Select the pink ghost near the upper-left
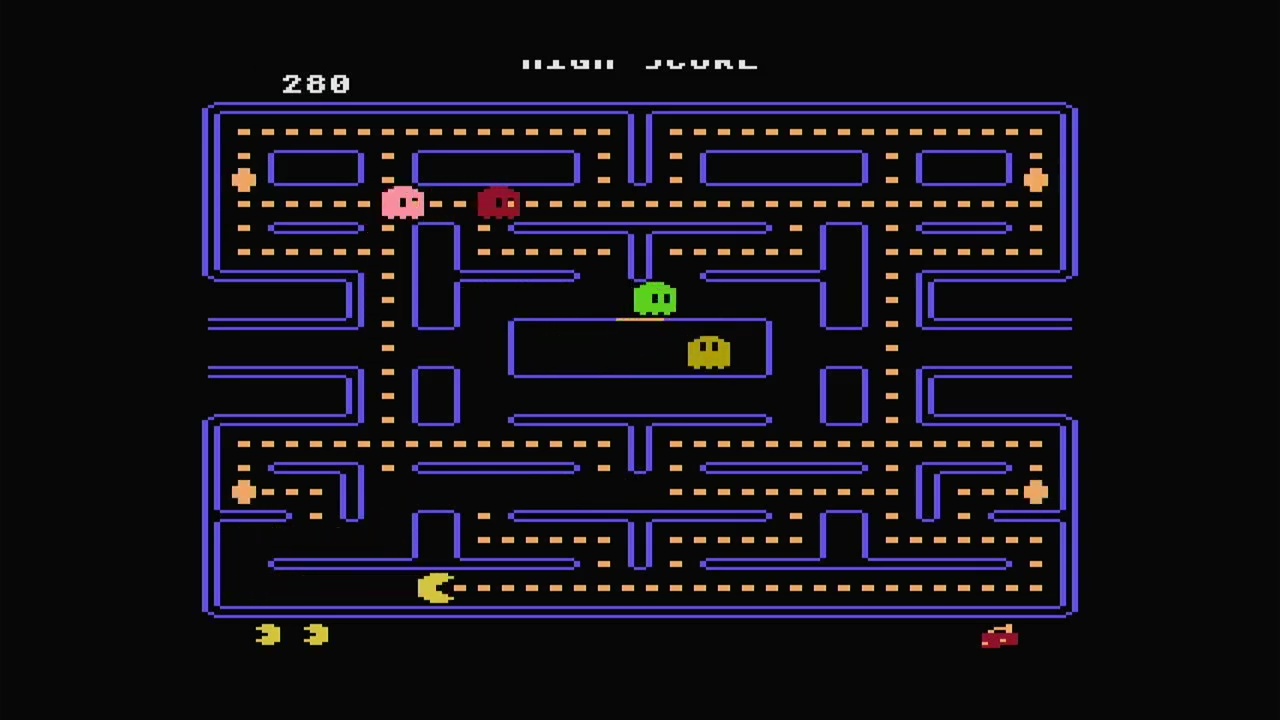The width and height of the screenshot is (1280, 720). pyautogui.click(x=404, y=203)
